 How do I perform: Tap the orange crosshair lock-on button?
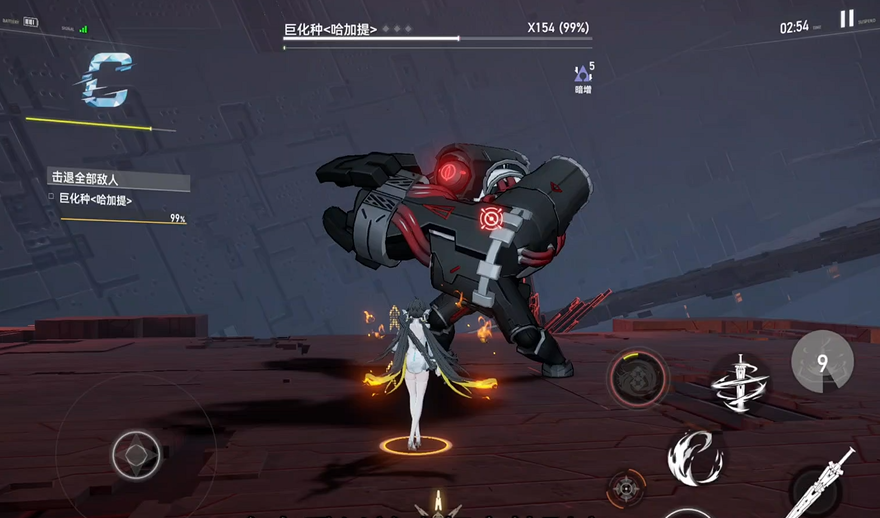pos(625,488)
